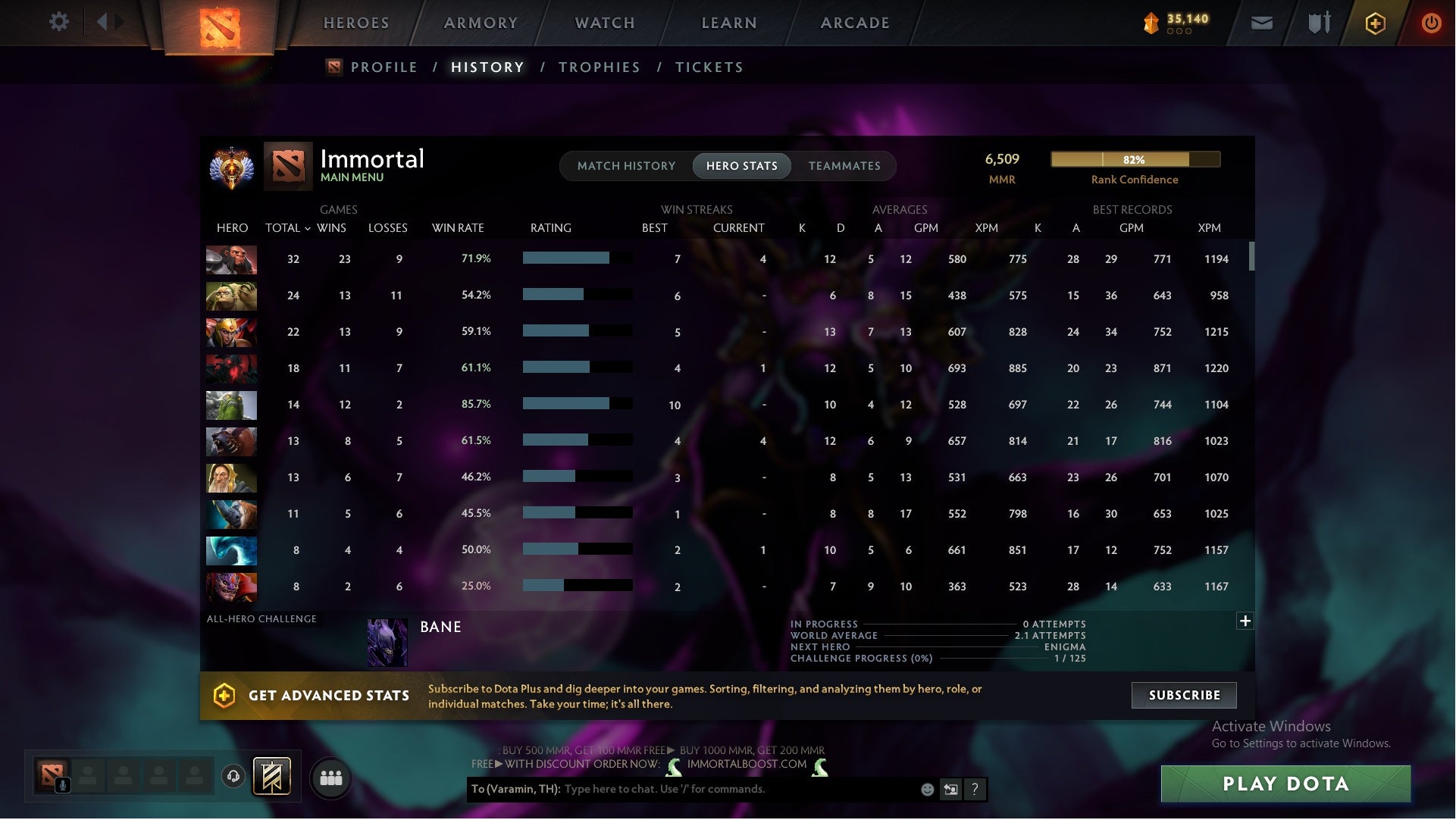Click the SUBSCRIBE button for Dota Plus
This screenshot has width=1456, height=820.
coord(1183,695)
